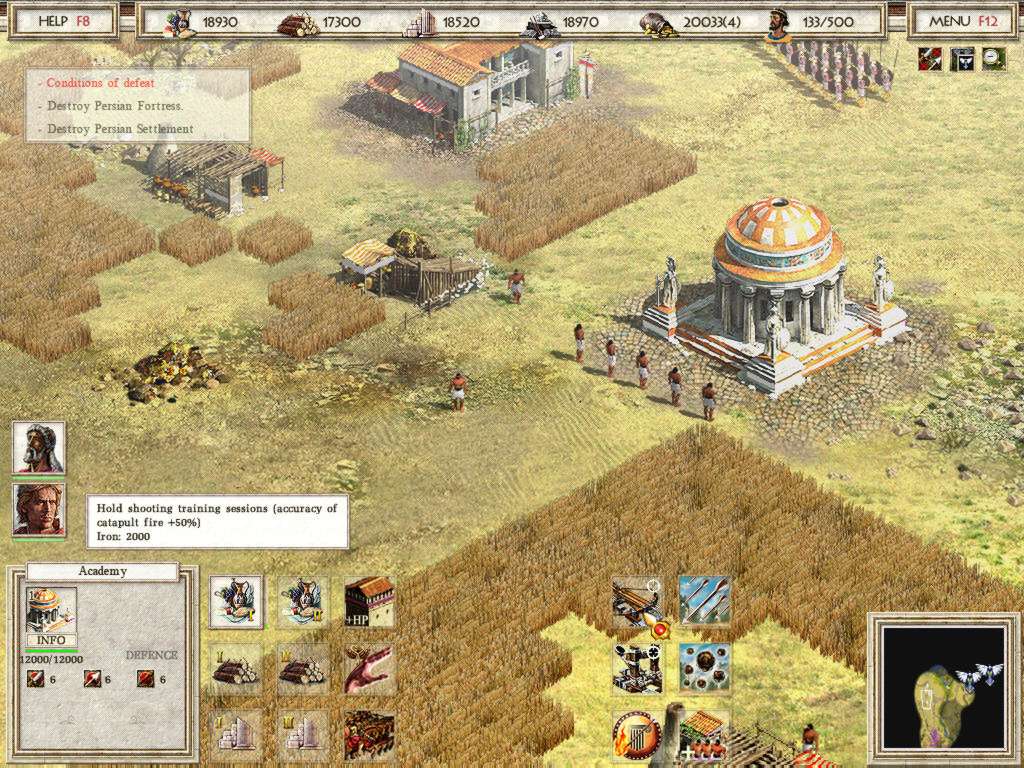Research the first-level stone upgrade

(x=236, y=734)
